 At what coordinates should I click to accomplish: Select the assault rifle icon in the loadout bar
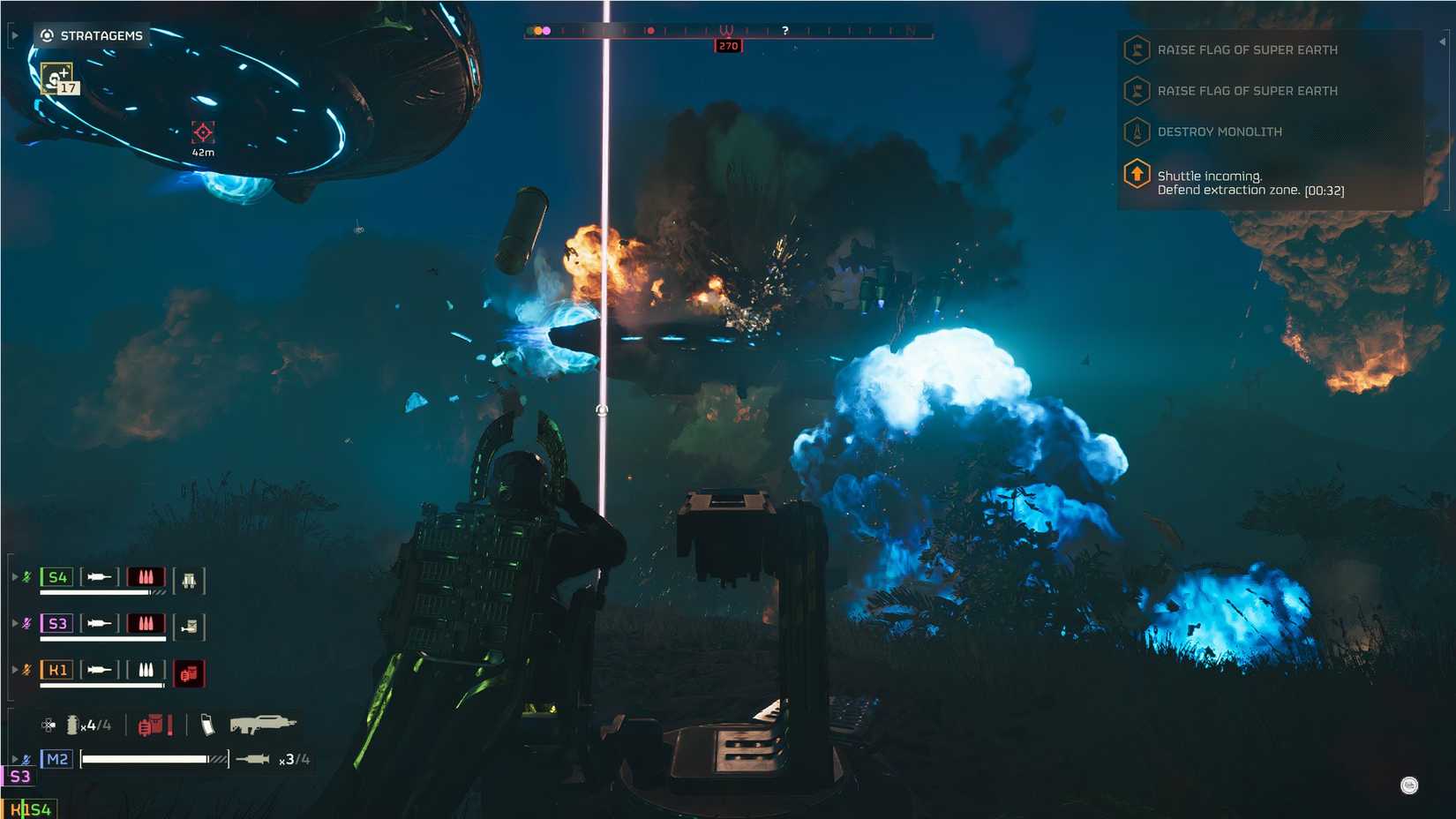pos(264,725)
